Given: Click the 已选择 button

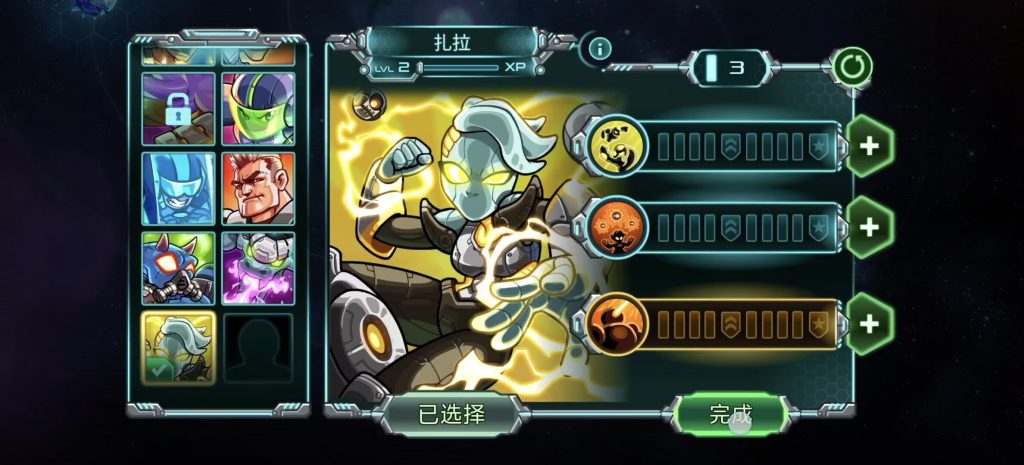Looking at the screenshot, I should pyautogui.click(x=451, y=415).
